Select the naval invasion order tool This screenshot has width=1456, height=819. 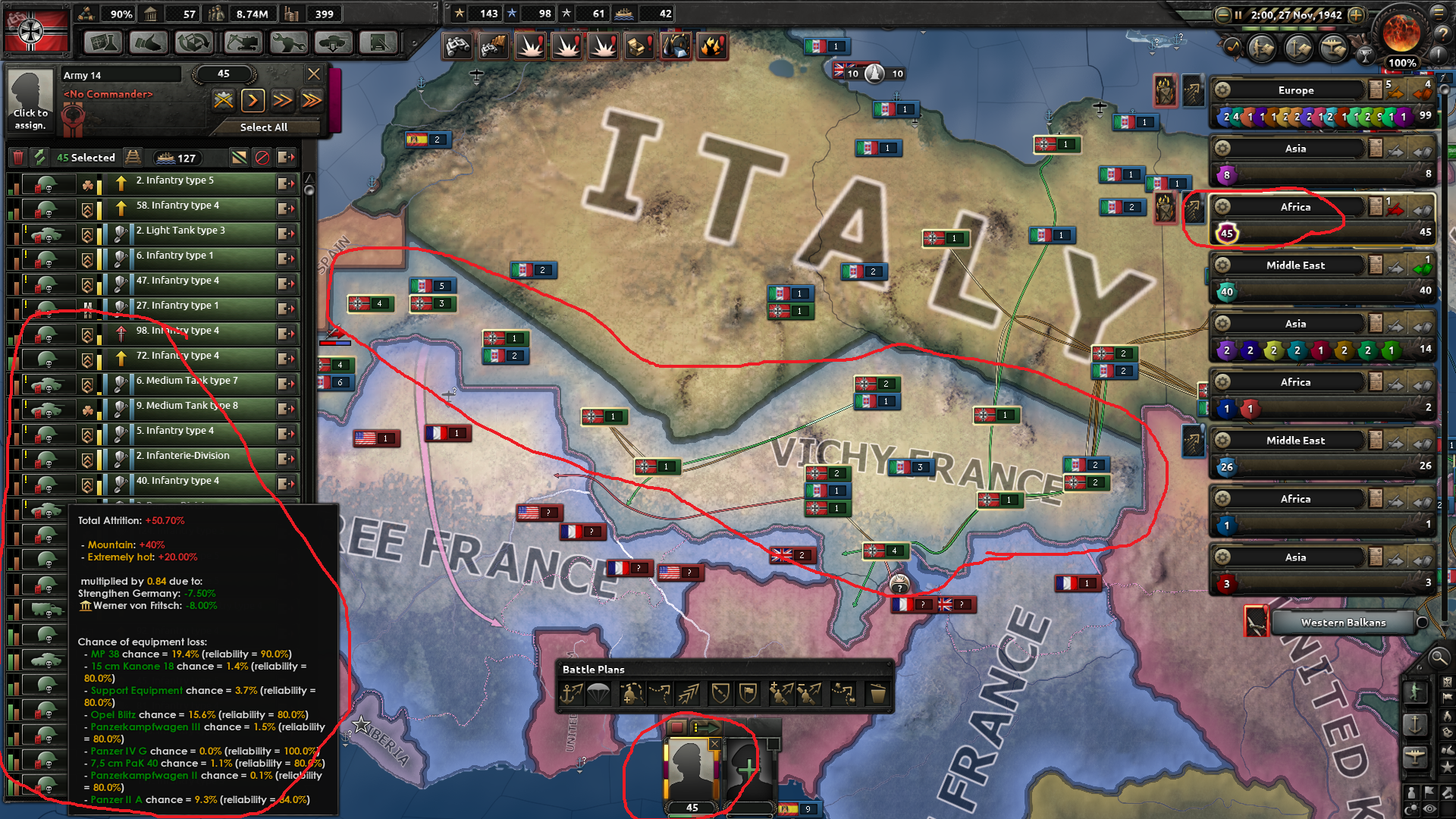click(x=570, y=692)
